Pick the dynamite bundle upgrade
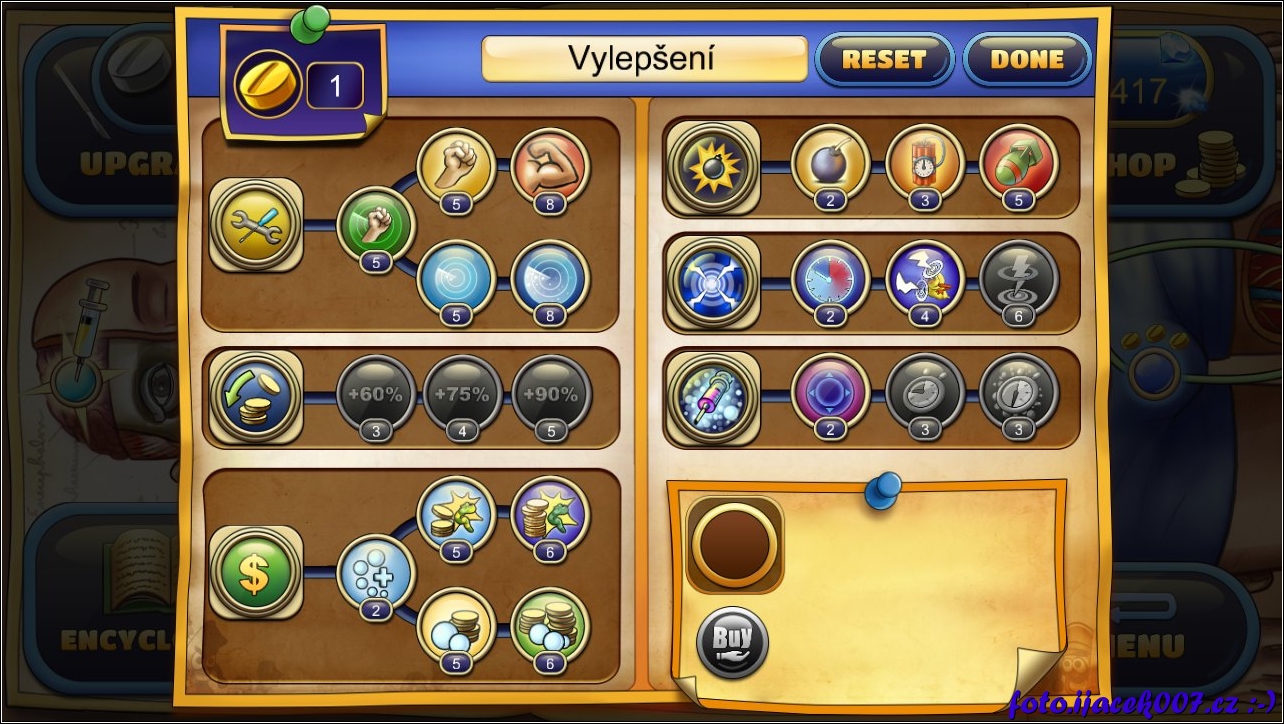 925,164
